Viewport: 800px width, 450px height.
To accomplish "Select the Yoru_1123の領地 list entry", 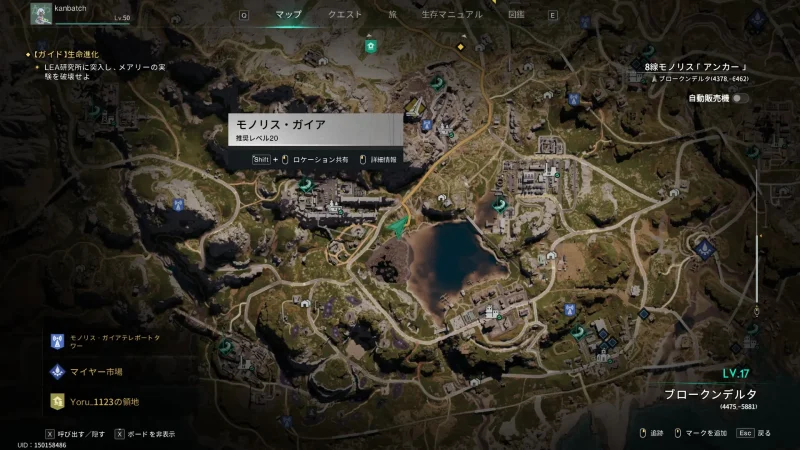I will coord(103,402).
